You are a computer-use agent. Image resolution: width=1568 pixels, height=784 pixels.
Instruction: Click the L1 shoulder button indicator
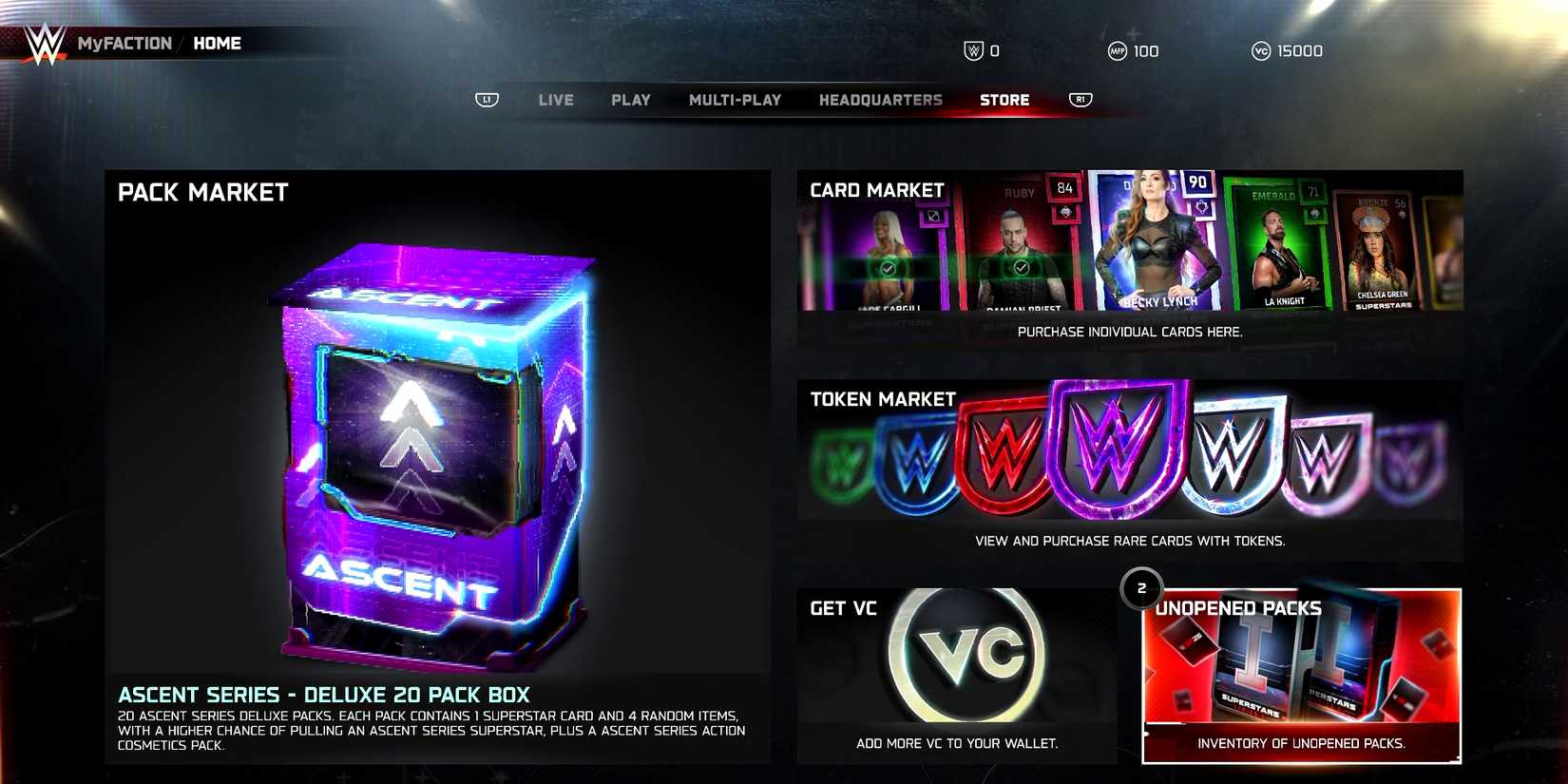(x=487, y=100)
